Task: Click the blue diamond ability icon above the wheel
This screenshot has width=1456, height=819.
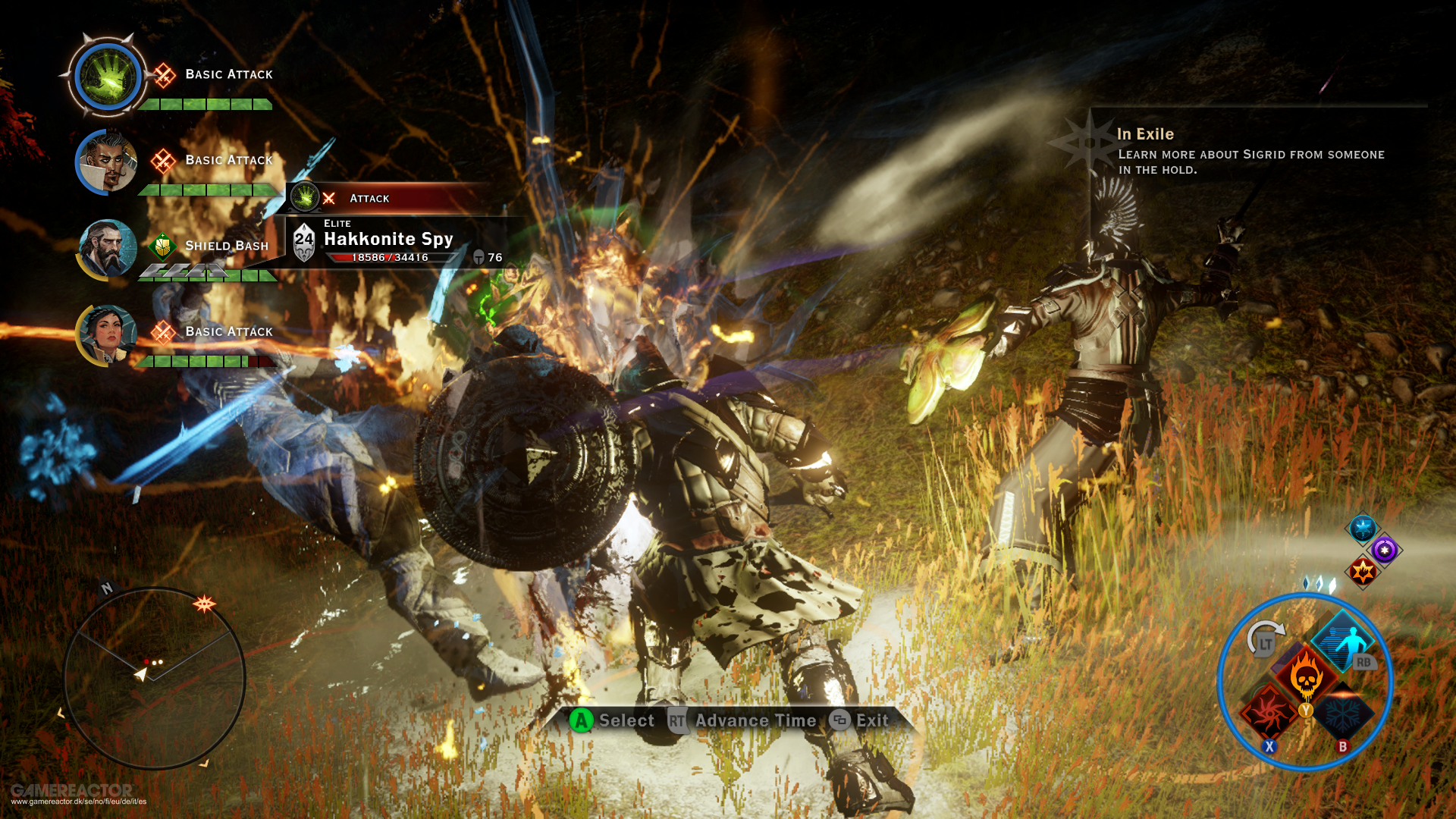Action: [1361, 528]
